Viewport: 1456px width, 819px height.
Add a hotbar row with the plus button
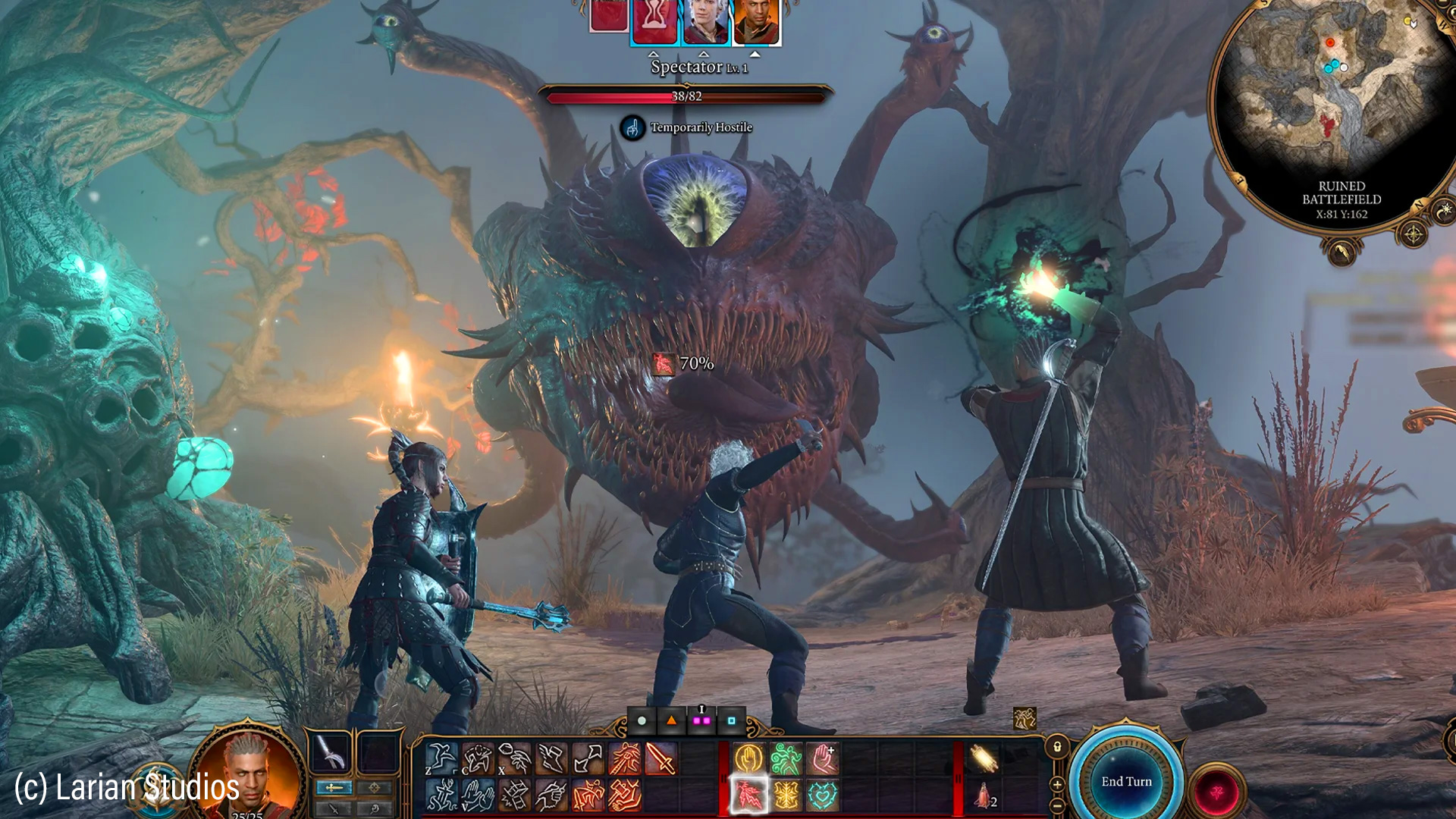1057,784
